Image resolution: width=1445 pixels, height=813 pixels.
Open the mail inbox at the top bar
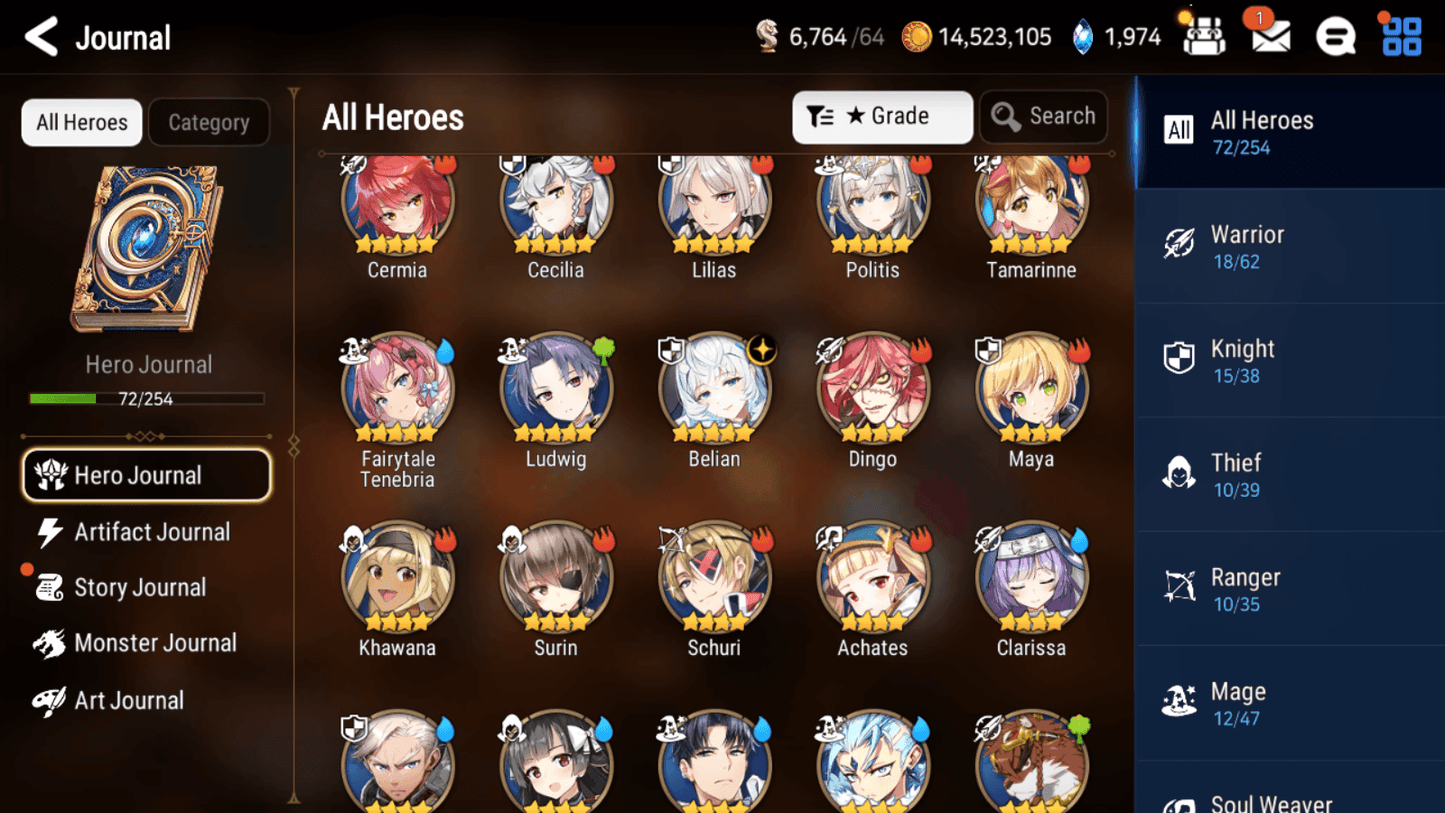coord(1268,36)
